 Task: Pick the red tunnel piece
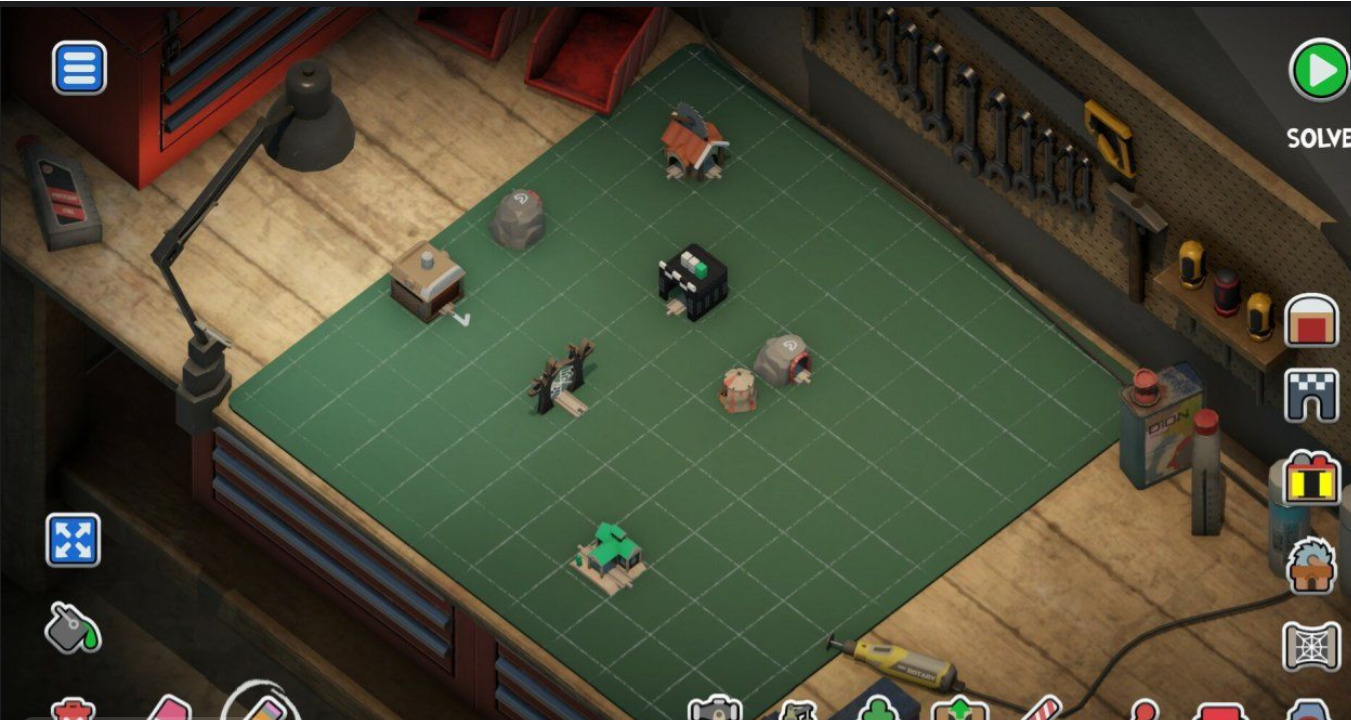[1311, 321]
